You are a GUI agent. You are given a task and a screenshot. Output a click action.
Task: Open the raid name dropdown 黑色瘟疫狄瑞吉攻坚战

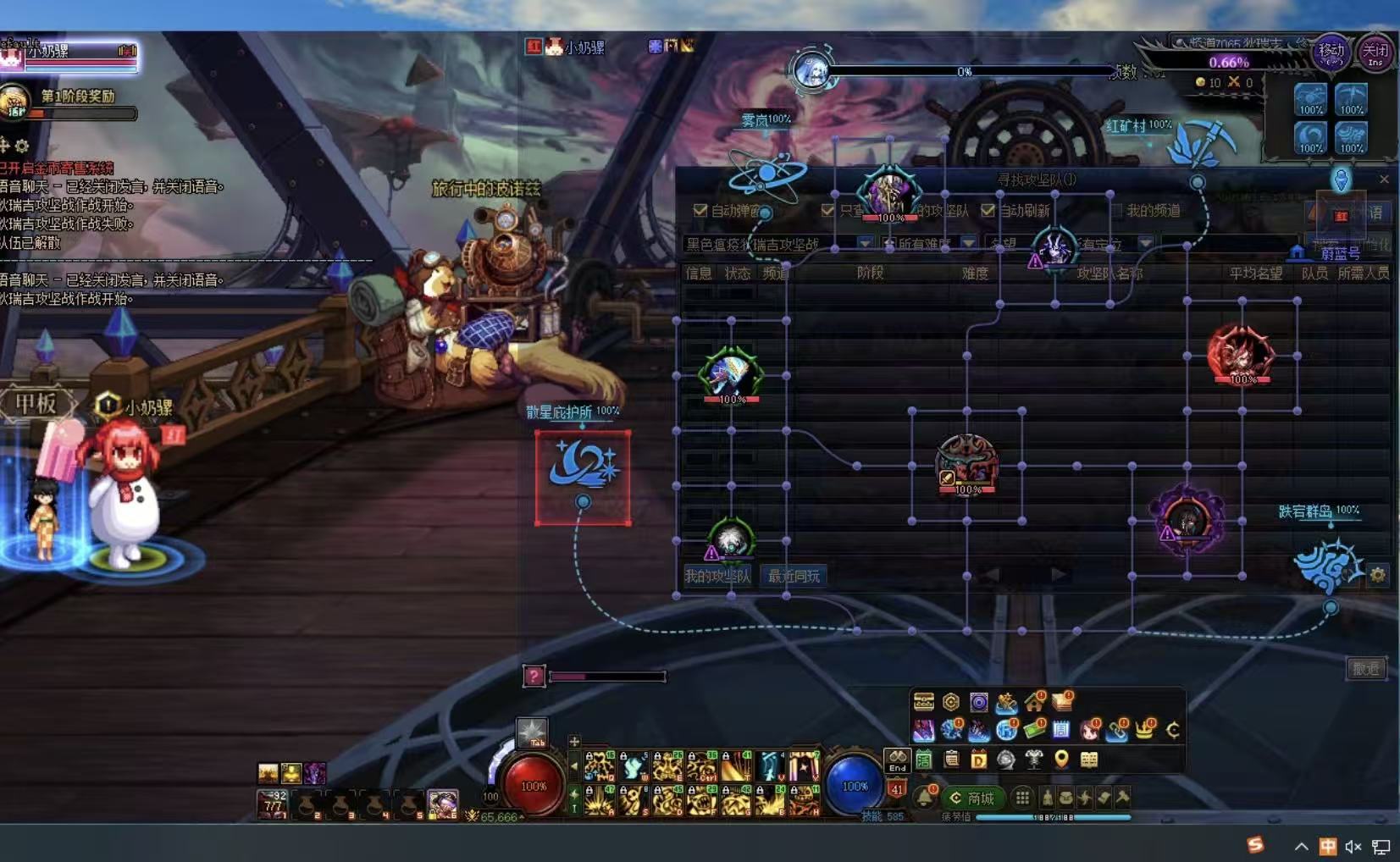click(864, 244)
